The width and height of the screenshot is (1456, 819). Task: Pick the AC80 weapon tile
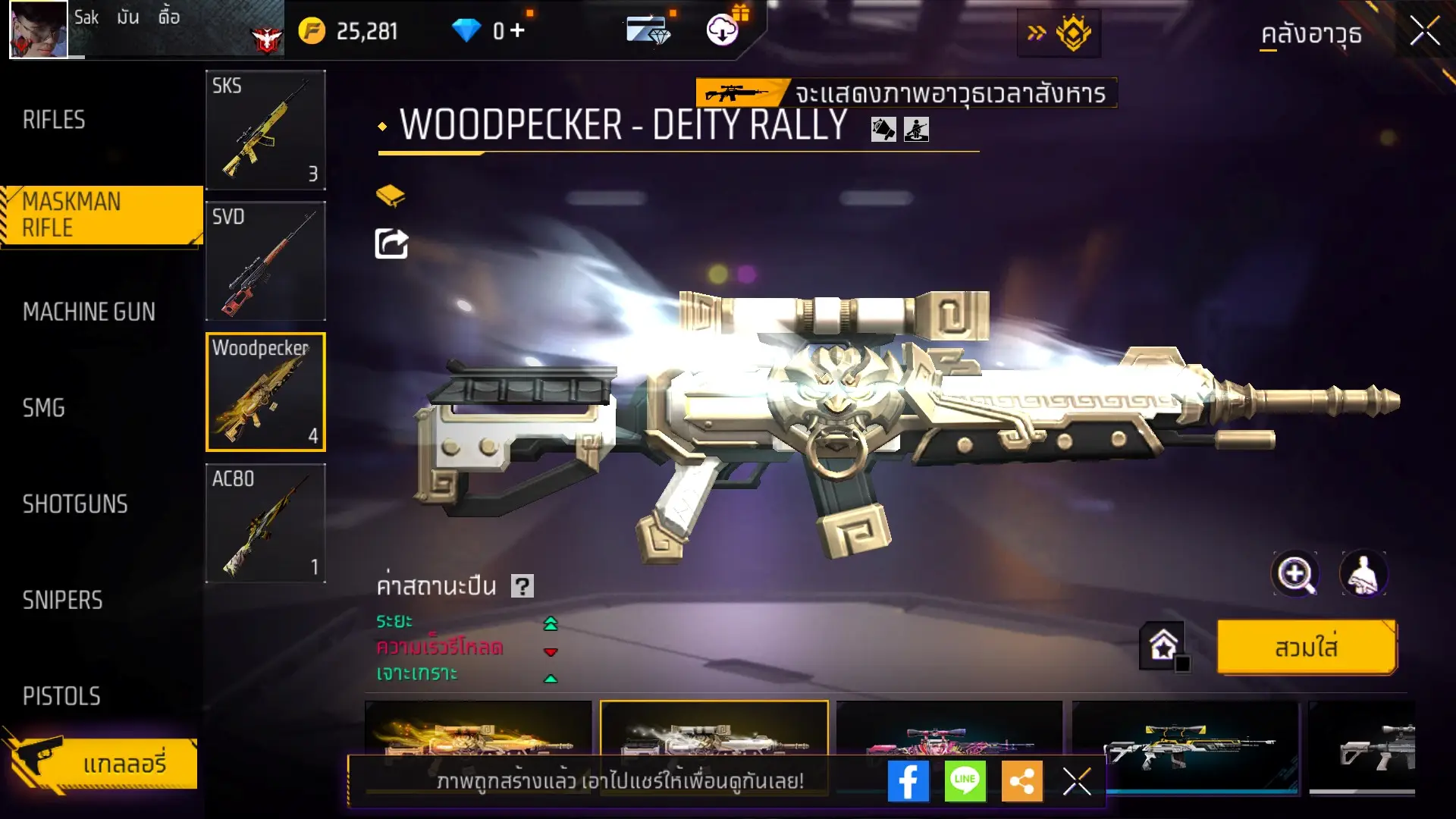point(265,523)
